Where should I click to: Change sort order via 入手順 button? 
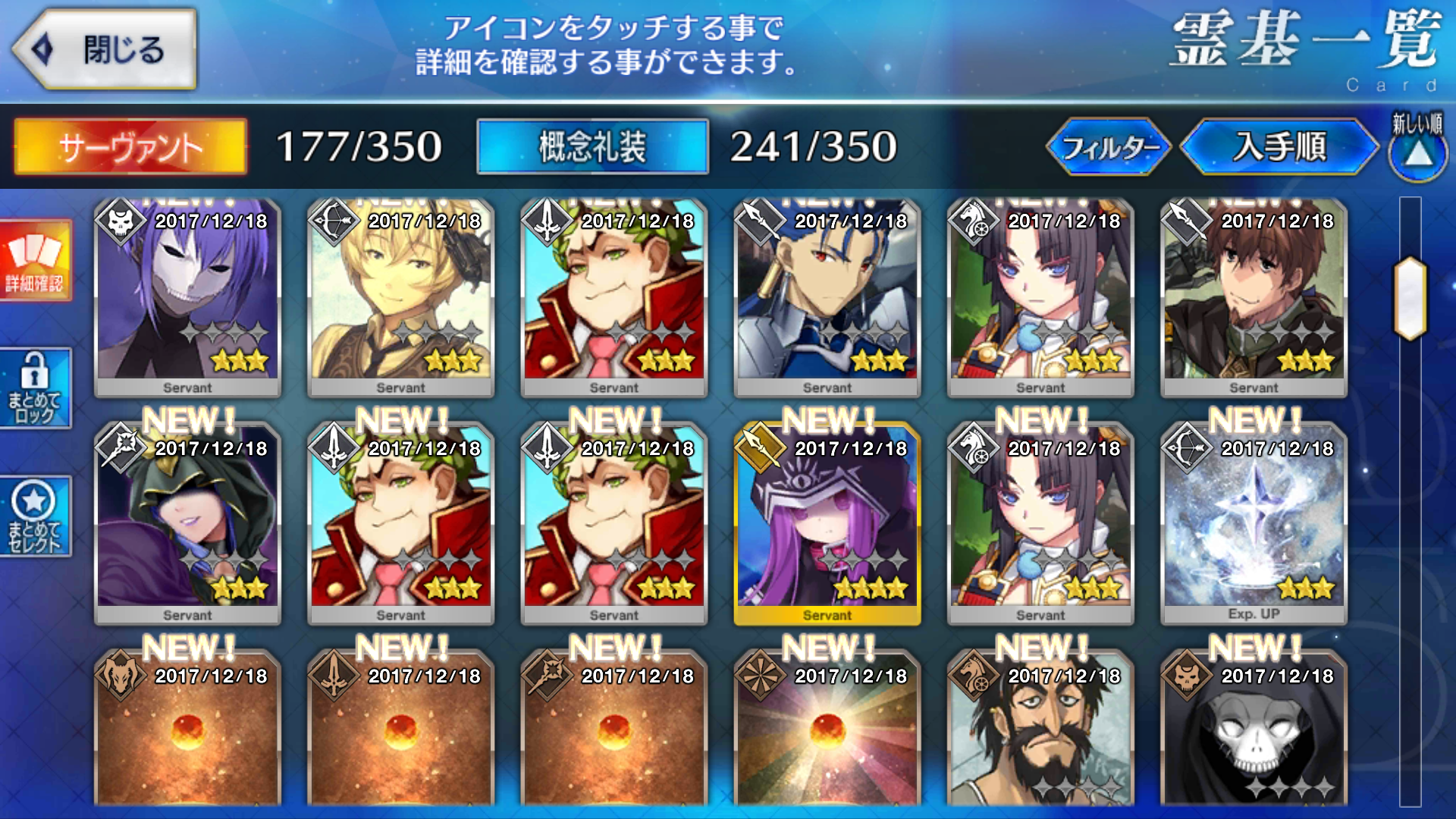tap(1279, 147)
